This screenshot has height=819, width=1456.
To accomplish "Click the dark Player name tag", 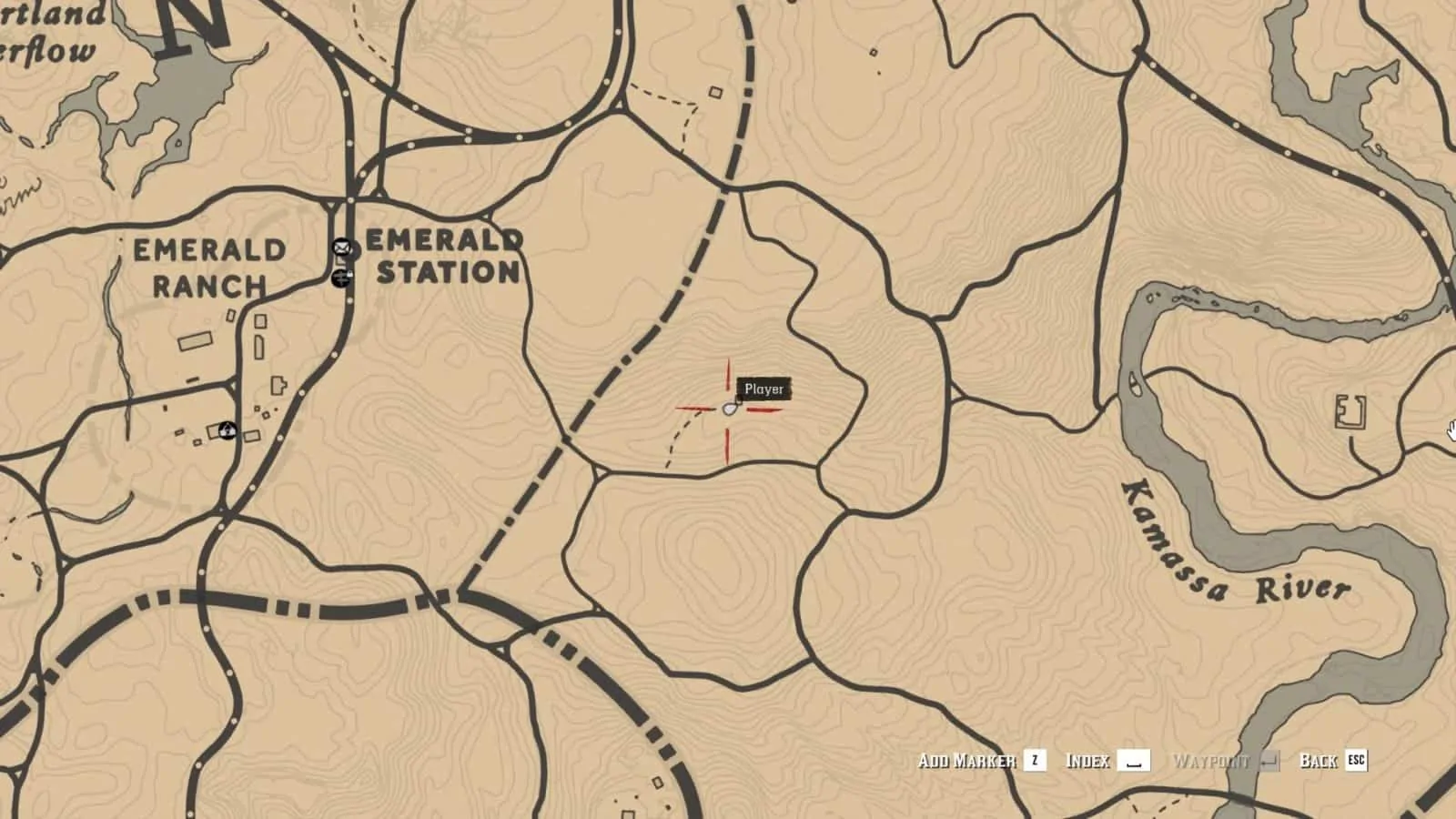I will [x=765, y=388].
